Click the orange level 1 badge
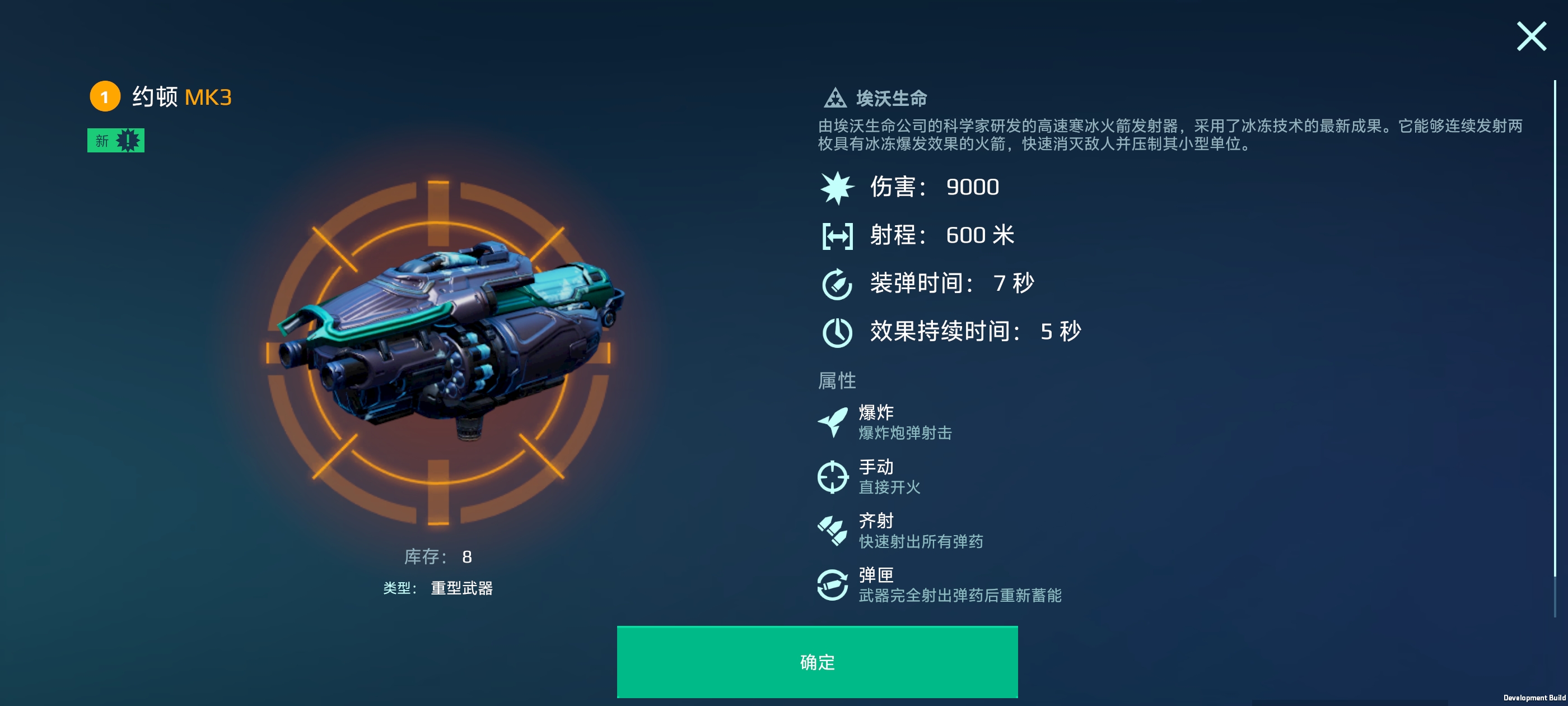 tap(105, 97)
